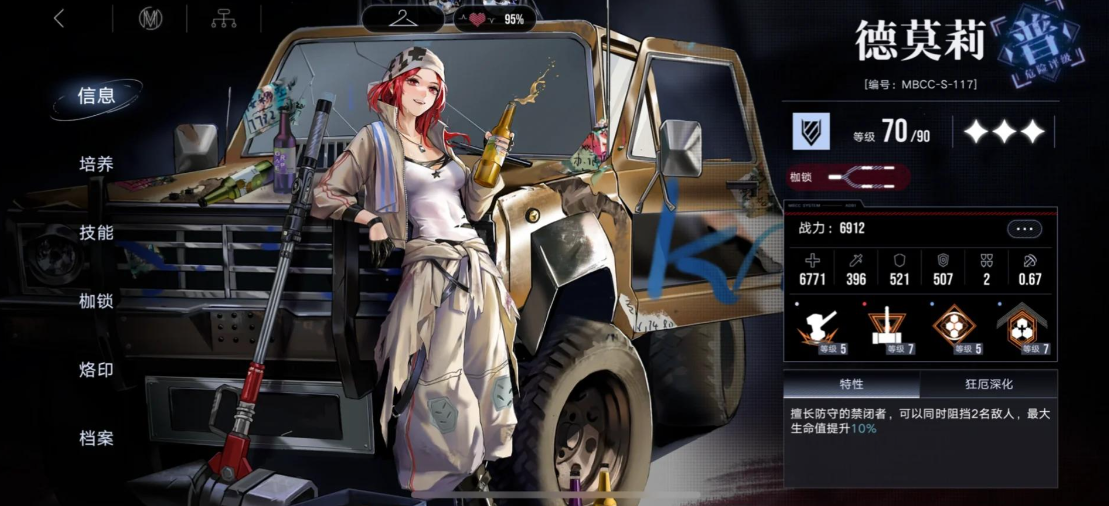Select the 信息 menu entry
Image resolution: width=1109 pixels, height=506 pixels.
[x=97, y=96]
